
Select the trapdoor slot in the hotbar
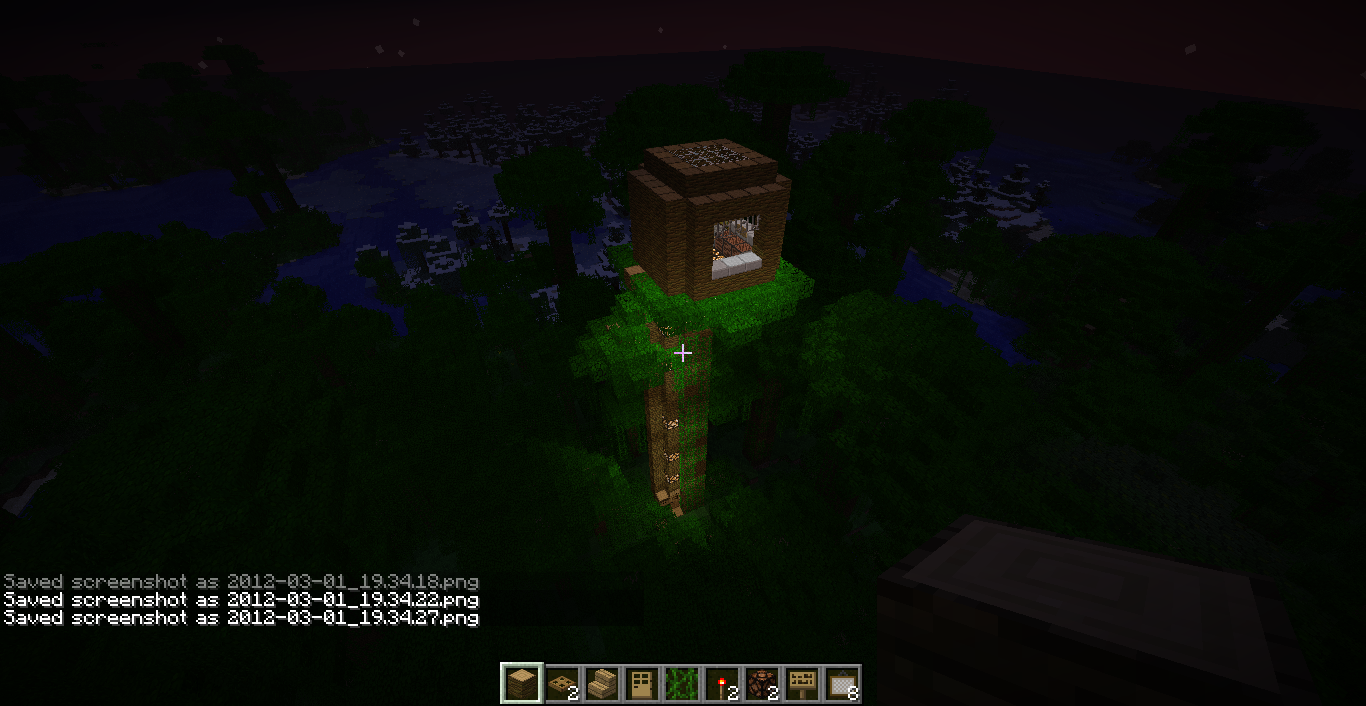pos(561,684)
